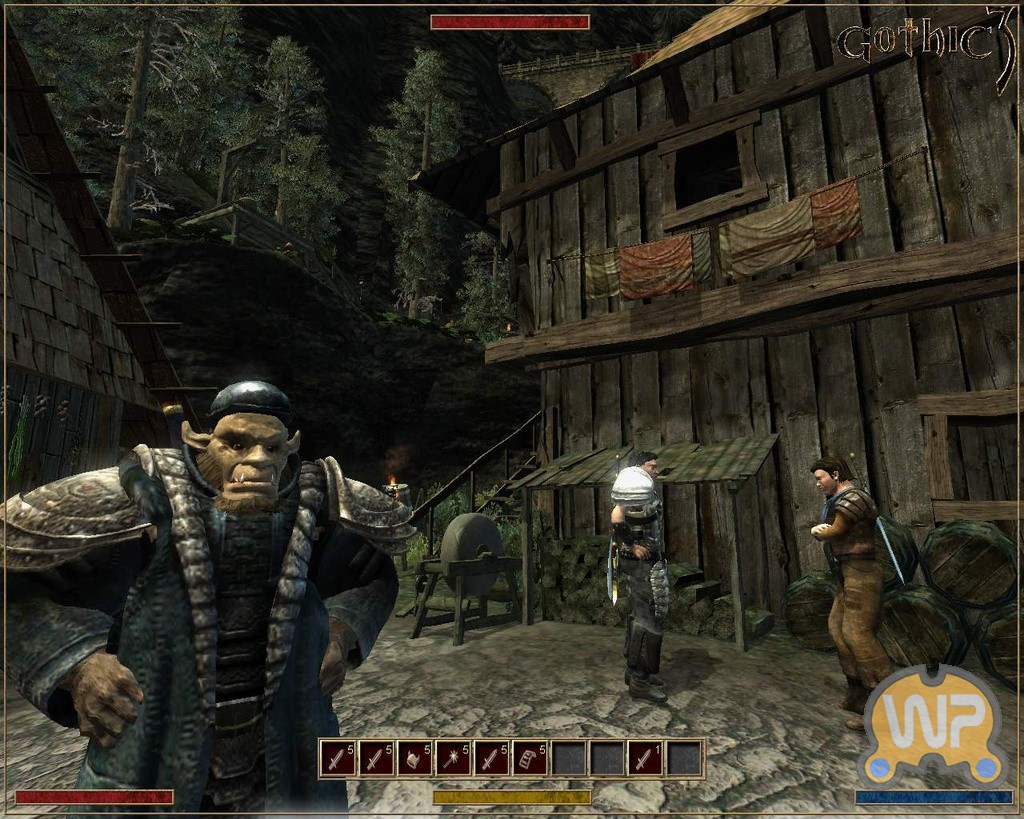Screen dimensions: 1024x819
Task: Activate the magic wand hotbar slot
Action: click(453, 759)
